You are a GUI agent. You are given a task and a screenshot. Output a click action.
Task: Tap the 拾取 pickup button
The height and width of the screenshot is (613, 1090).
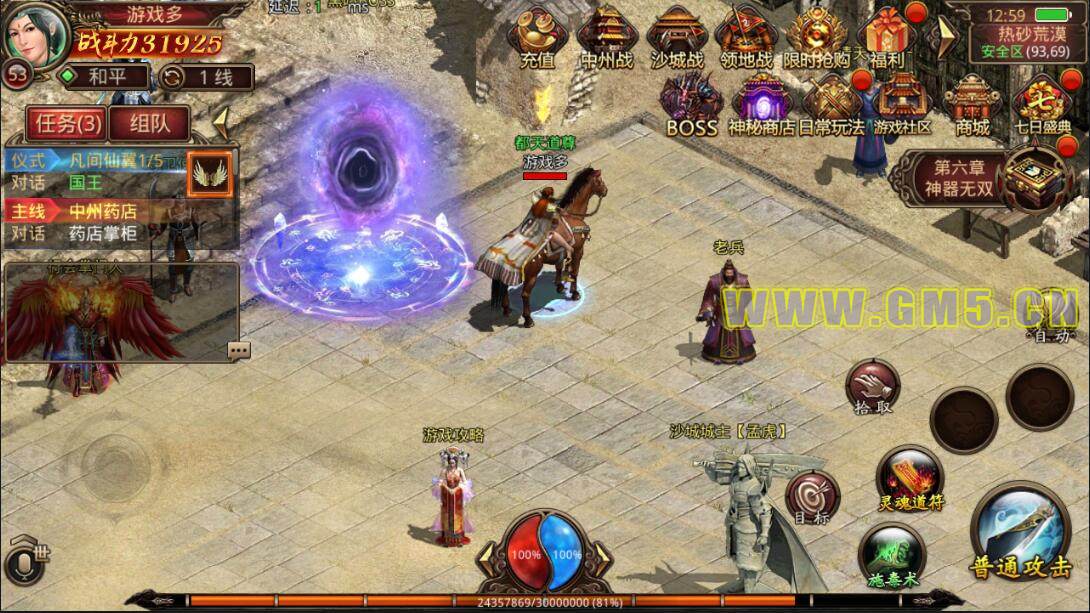[872, 388]
